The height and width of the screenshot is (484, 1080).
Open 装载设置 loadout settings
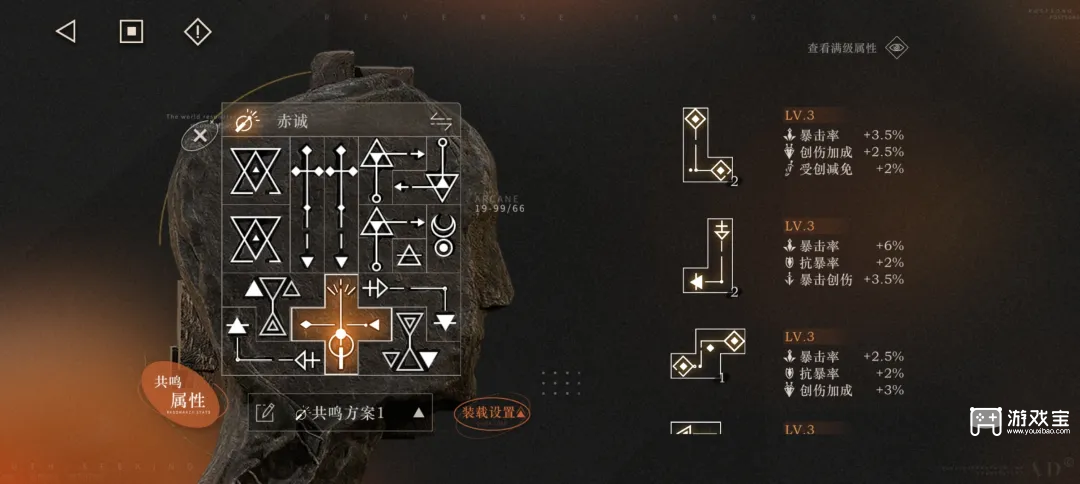pyautogui.click(x=493, y=412)
